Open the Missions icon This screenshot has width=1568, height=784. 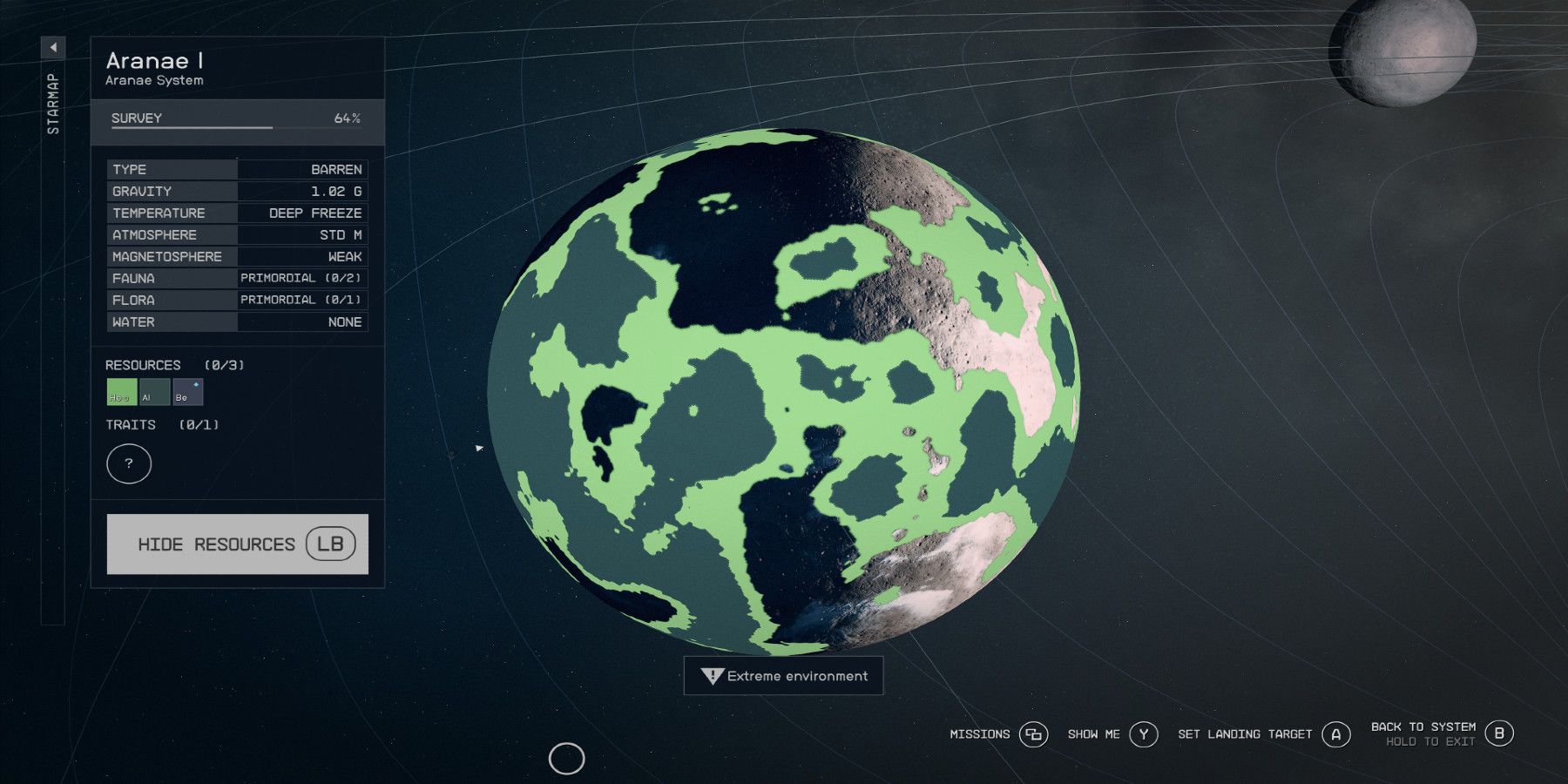pyautogui.click(x=1035, y=734)
